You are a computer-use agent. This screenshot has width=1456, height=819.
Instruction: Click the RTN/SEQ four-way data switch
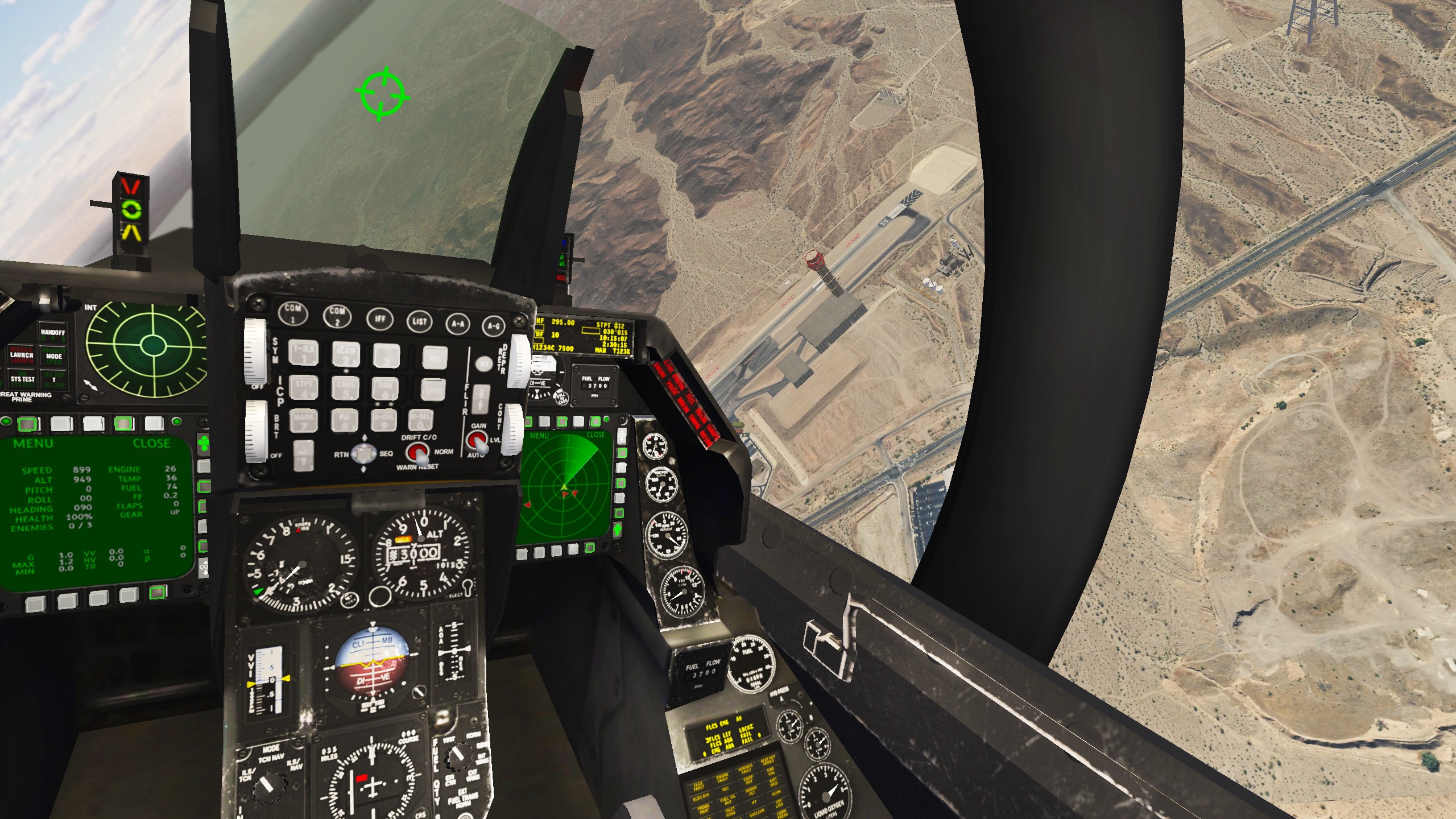[364, 454]
